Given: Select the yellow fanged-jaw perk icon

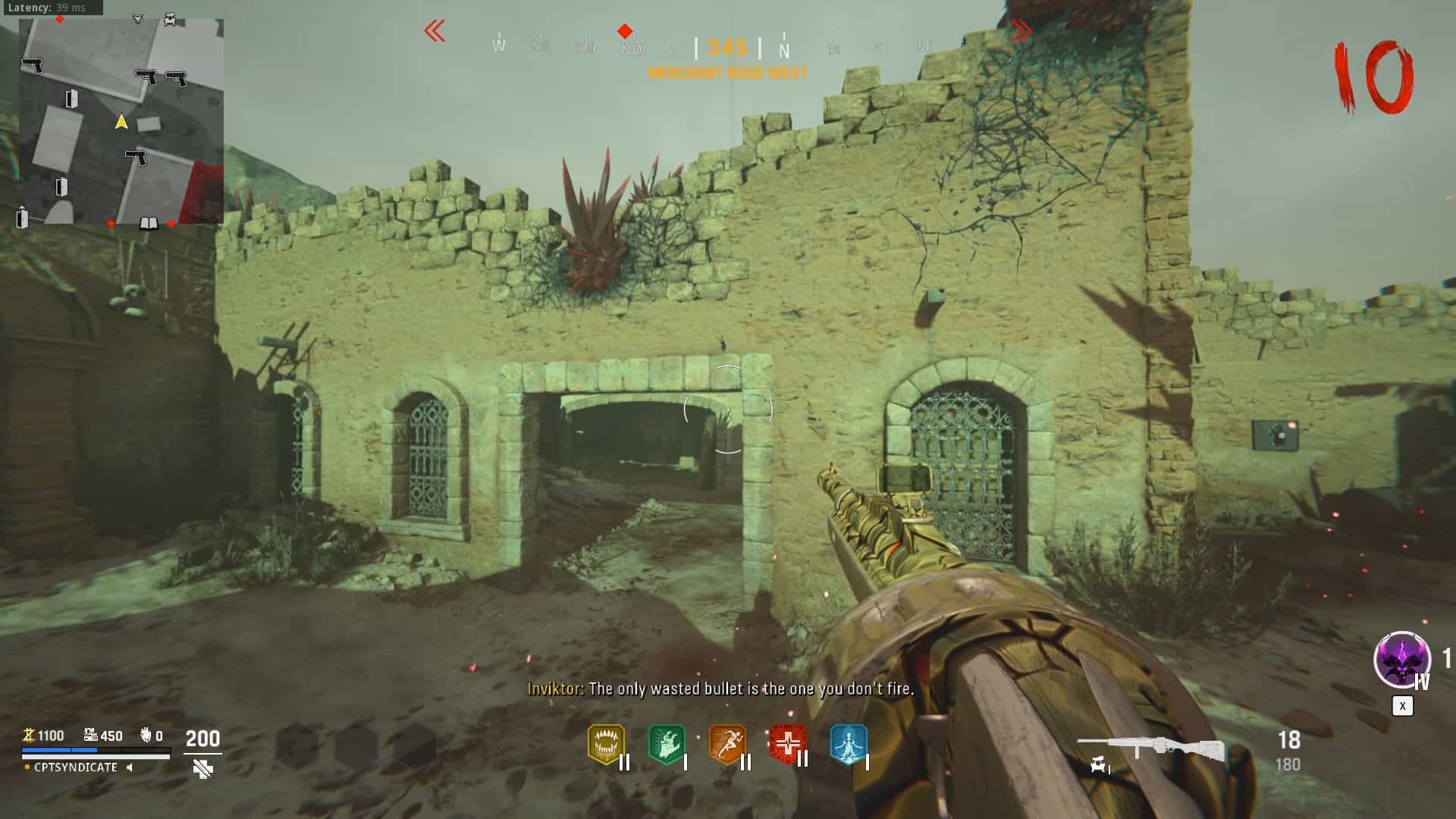Looking at the screenshot, I should point(606,745).
